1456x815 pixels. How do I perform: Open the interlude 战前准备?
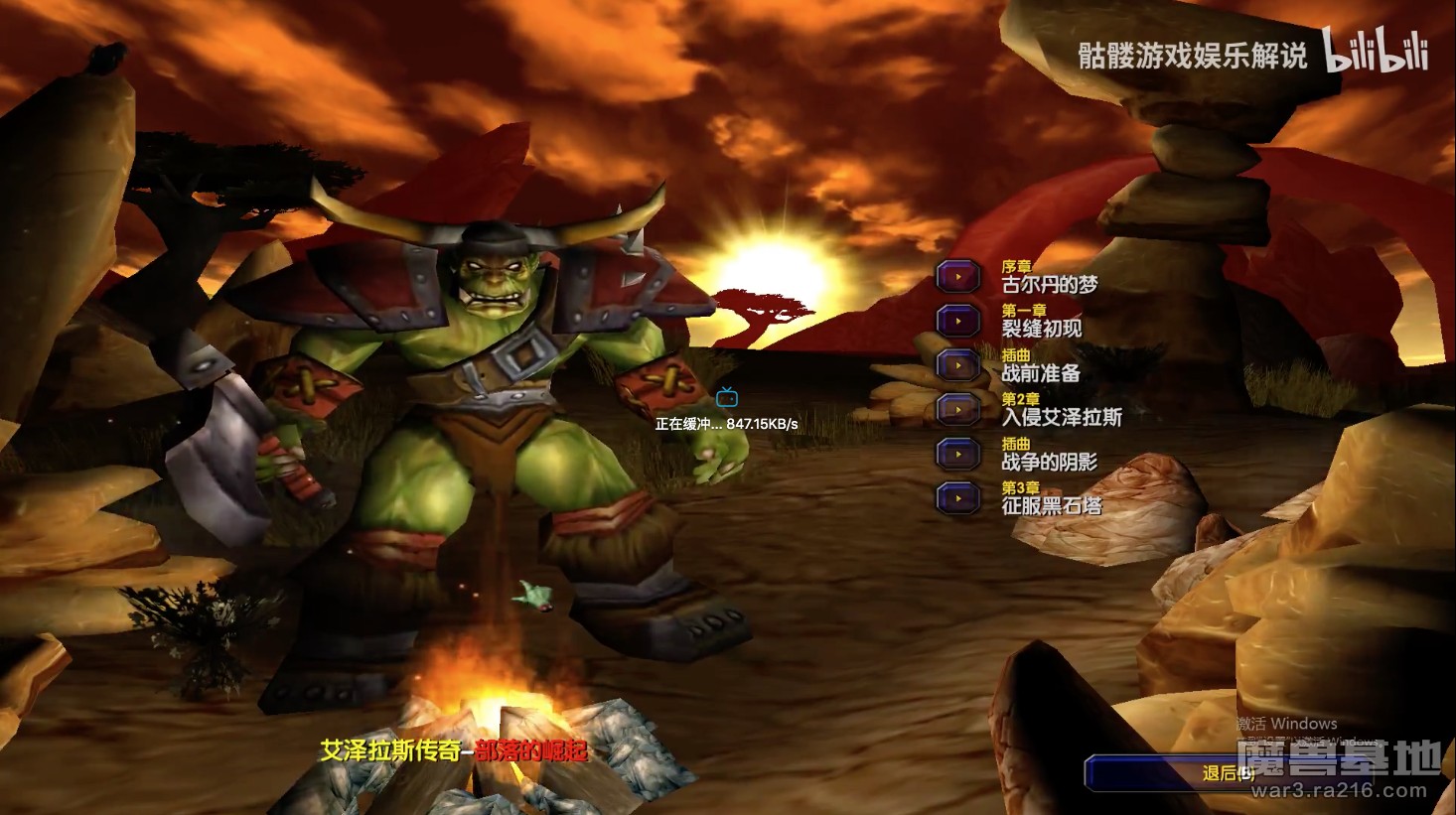(x=959, y=365)
